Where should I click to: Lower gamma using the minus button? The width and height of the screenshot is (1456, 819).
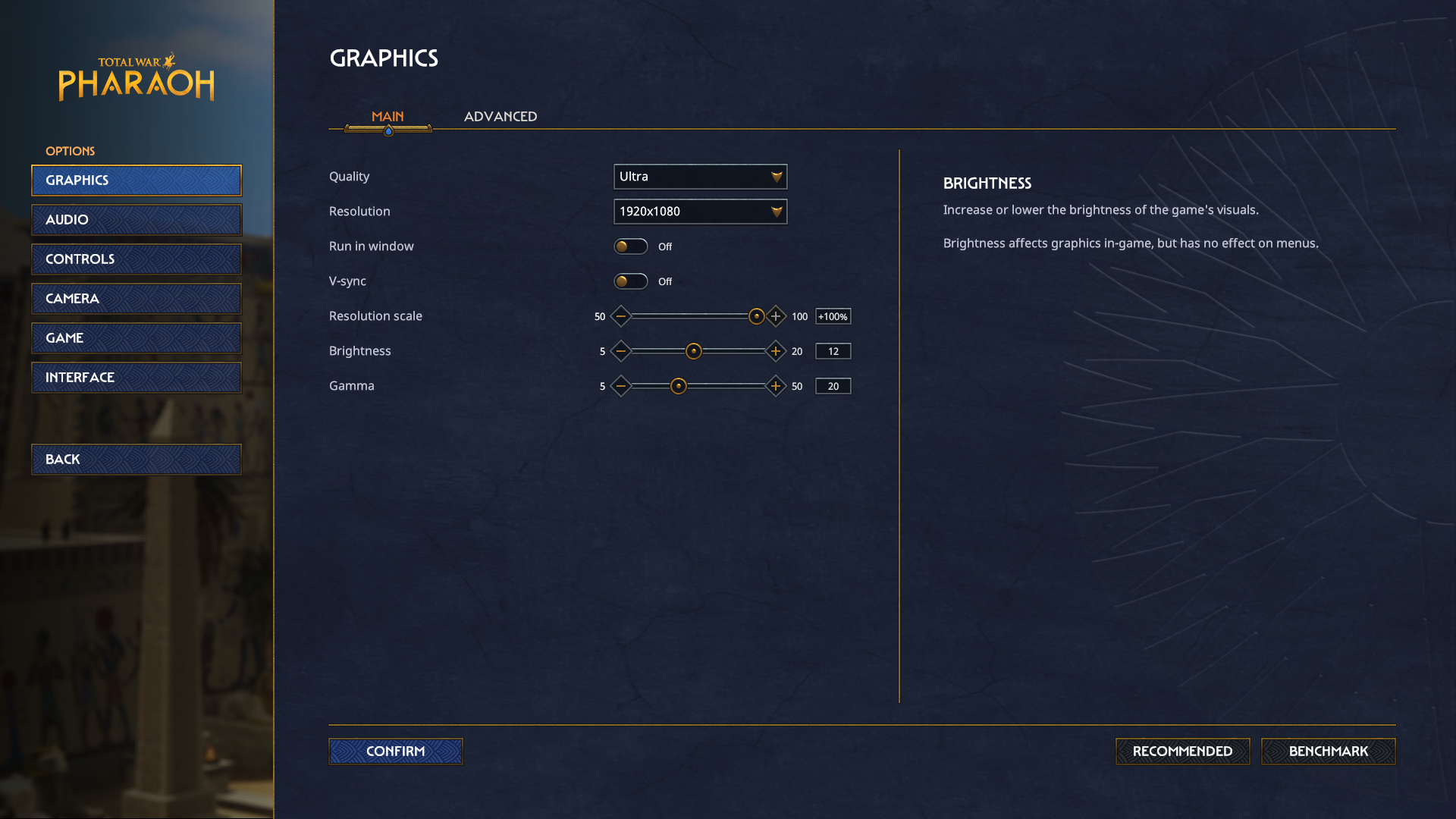coord(621,386)
